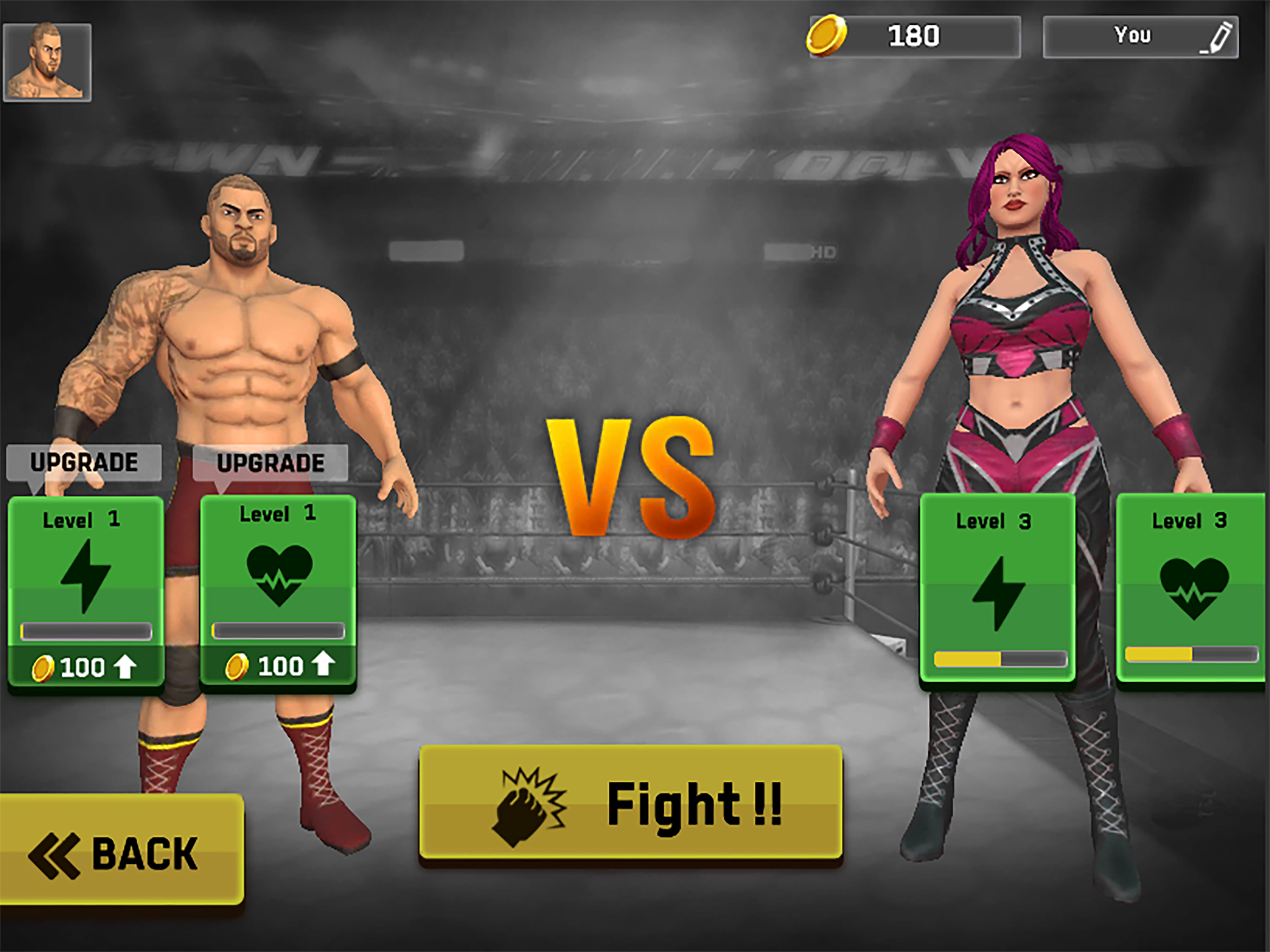Select the opponent's Level 3 health card

point(1191,587)
